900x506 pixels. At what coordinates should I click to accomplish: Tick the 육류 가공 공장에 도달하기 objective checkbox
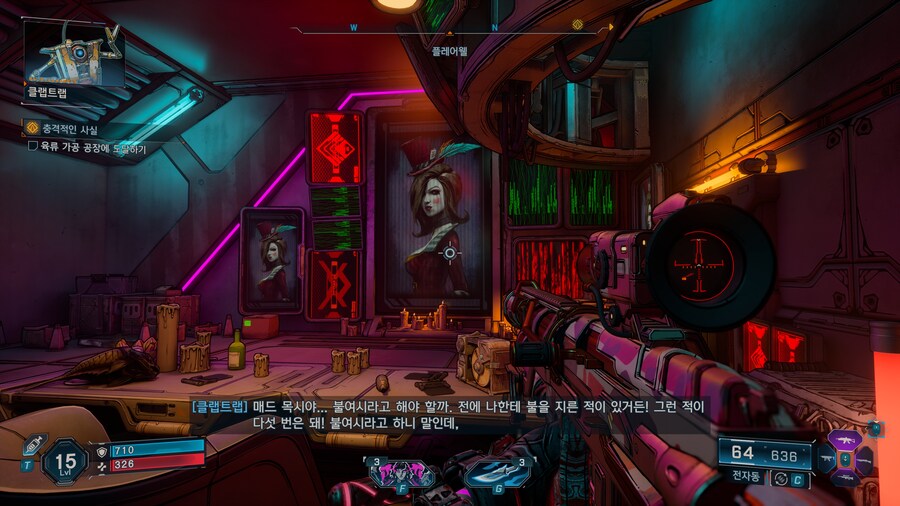33,148
